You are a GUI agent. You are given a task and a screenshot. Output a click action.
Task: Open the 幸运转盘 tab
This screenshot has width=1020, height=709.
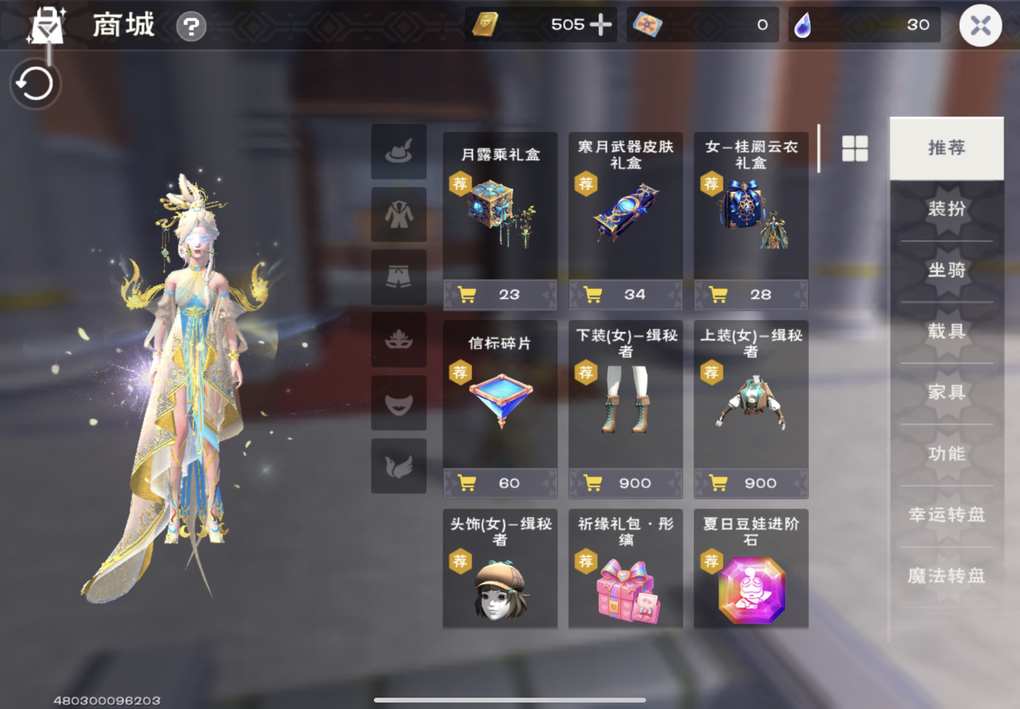pos(946,515)
